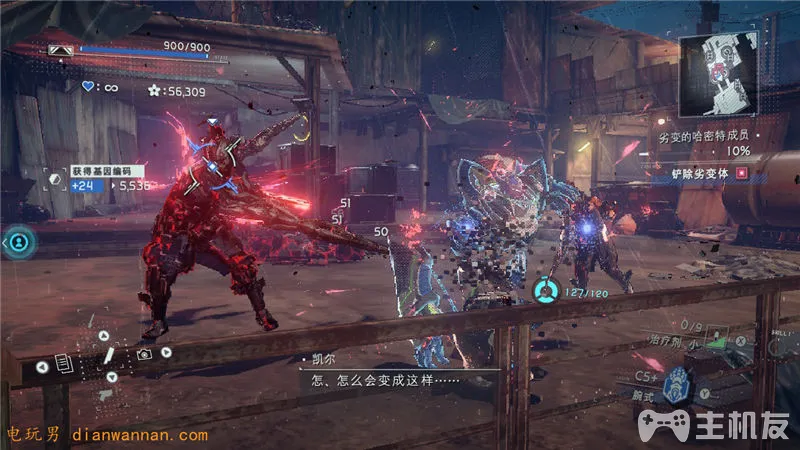
Task: Activate the camera shortcut icon
Action: pyautogui.click(x=145, y=354)
